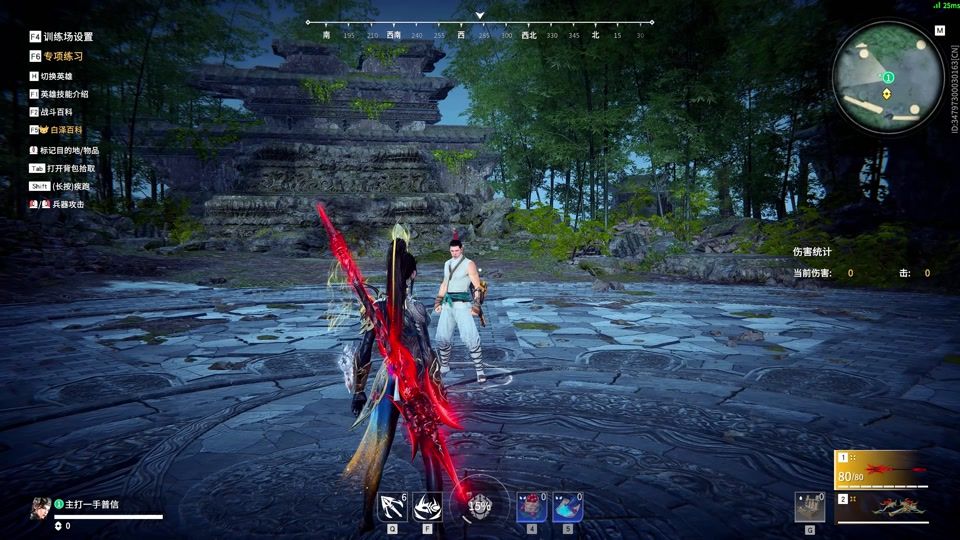Use the red potion item slot
The width and height of the screenshot is (960, 540).
pos(531,507)
